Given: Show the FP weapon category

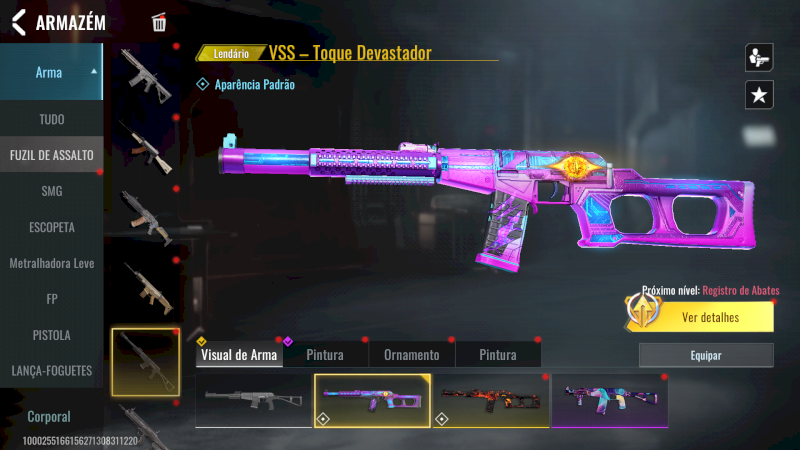Looking at the screenshot, I should pos(51,299).
